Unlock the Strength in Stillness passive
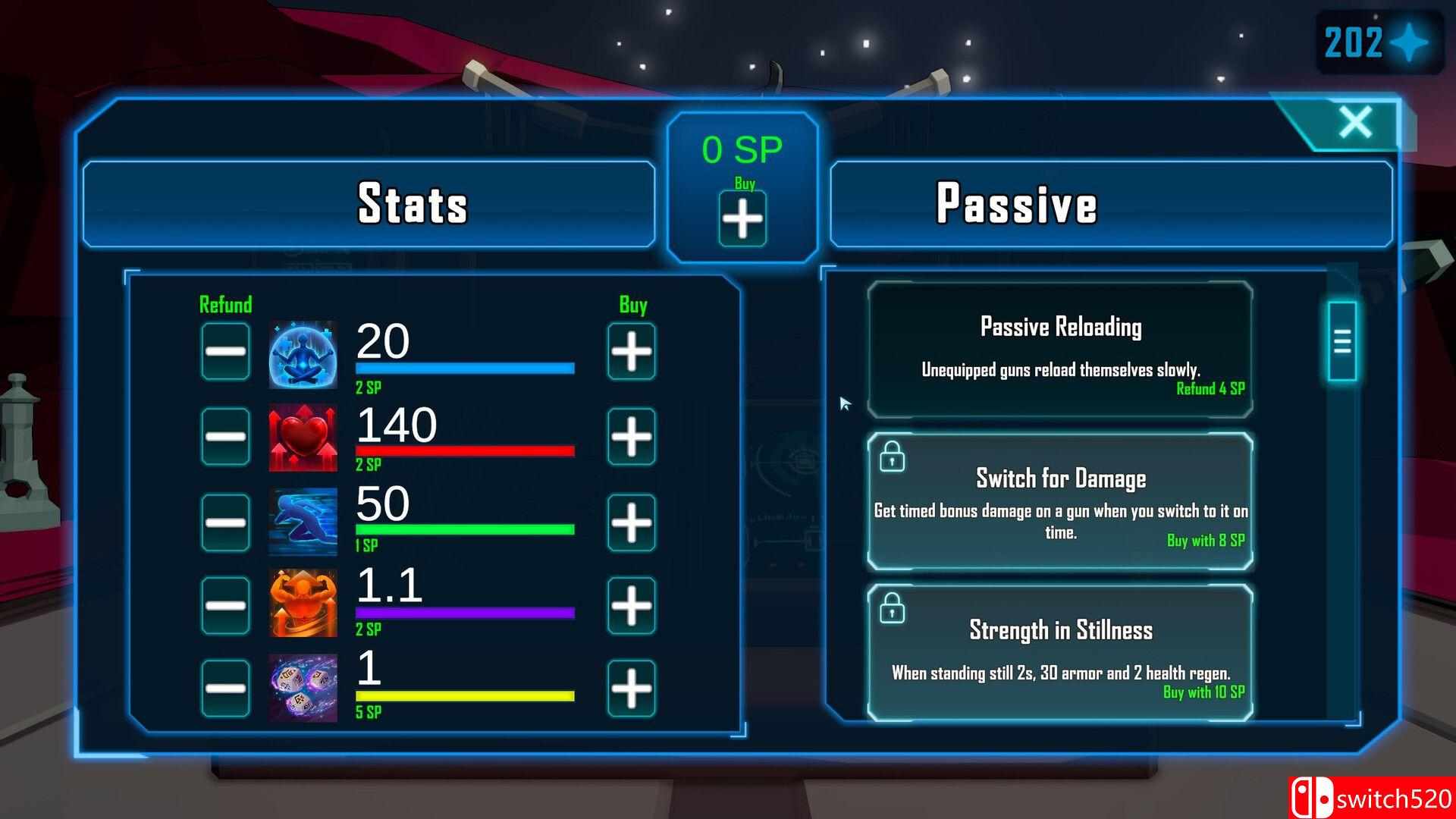The width and height of the screenshot is (1456, 819). point(1060,653)
